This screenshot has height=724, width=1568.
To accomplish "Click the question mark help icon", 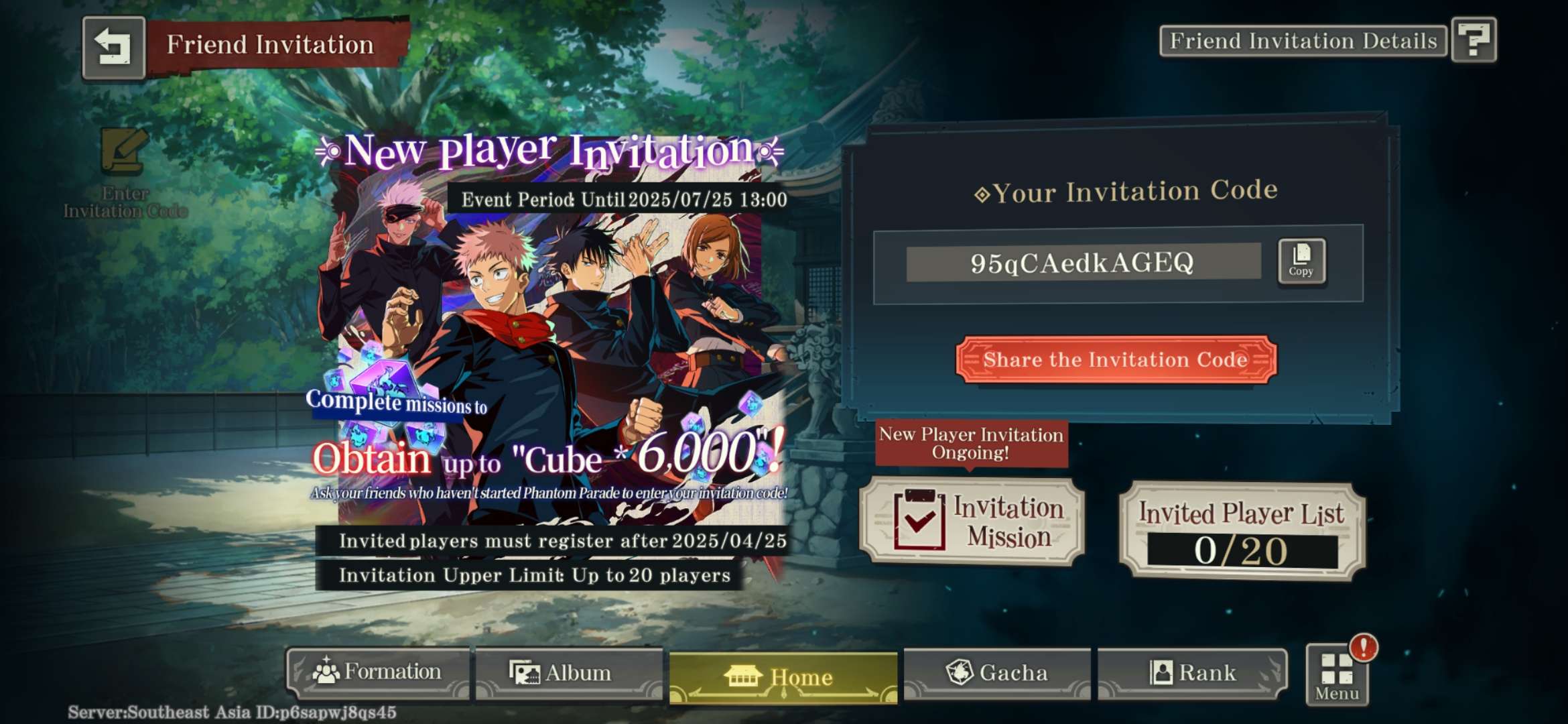I will 1474,40.
